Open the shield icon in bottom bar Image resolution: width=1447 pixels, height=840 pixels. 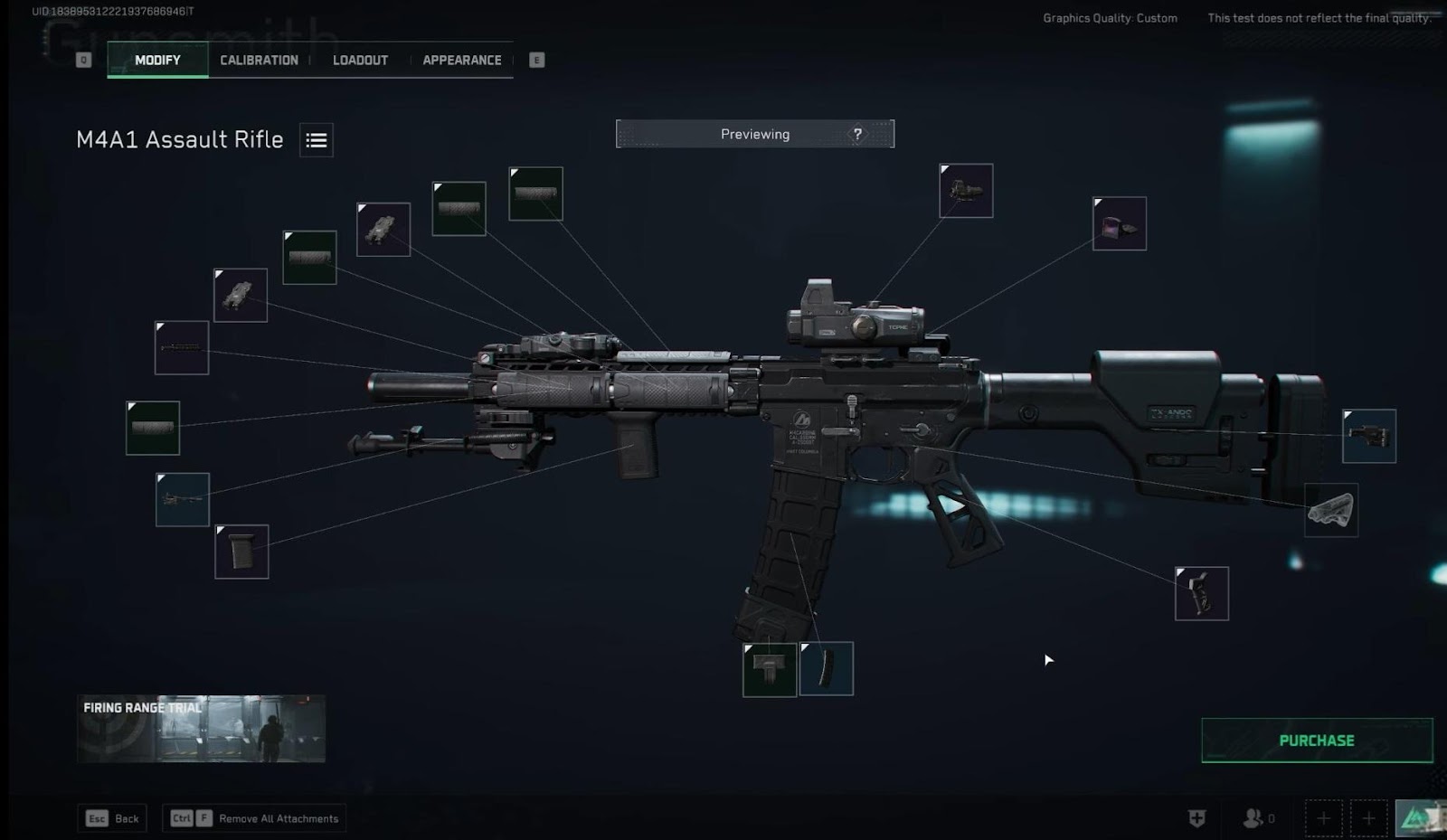pos(1196,818)
